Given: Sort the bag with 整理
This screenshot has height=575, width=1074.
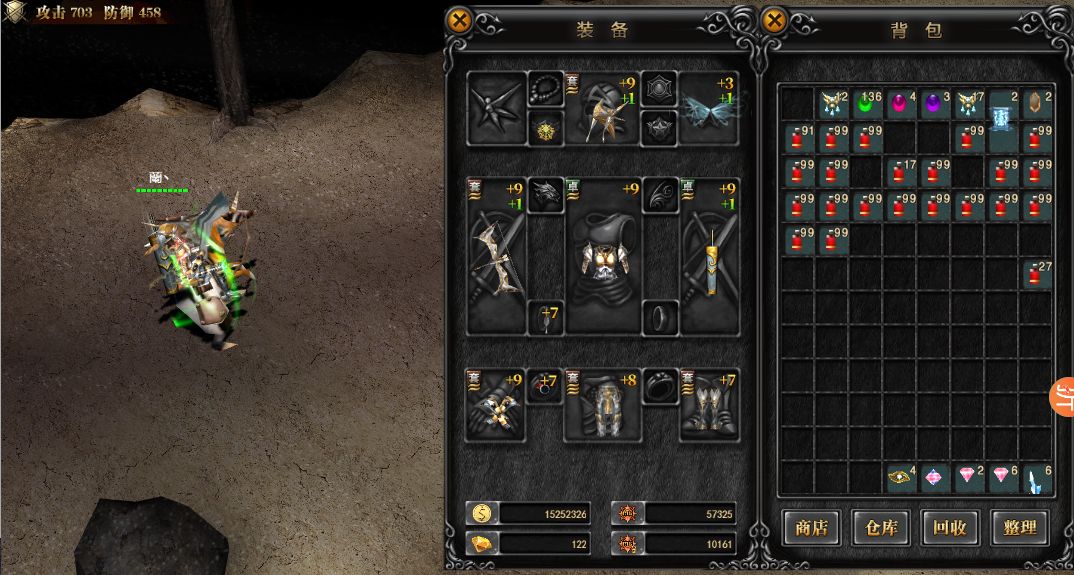Looking at the screenshot, I should pyautogui.click(x=1018, y=527).
